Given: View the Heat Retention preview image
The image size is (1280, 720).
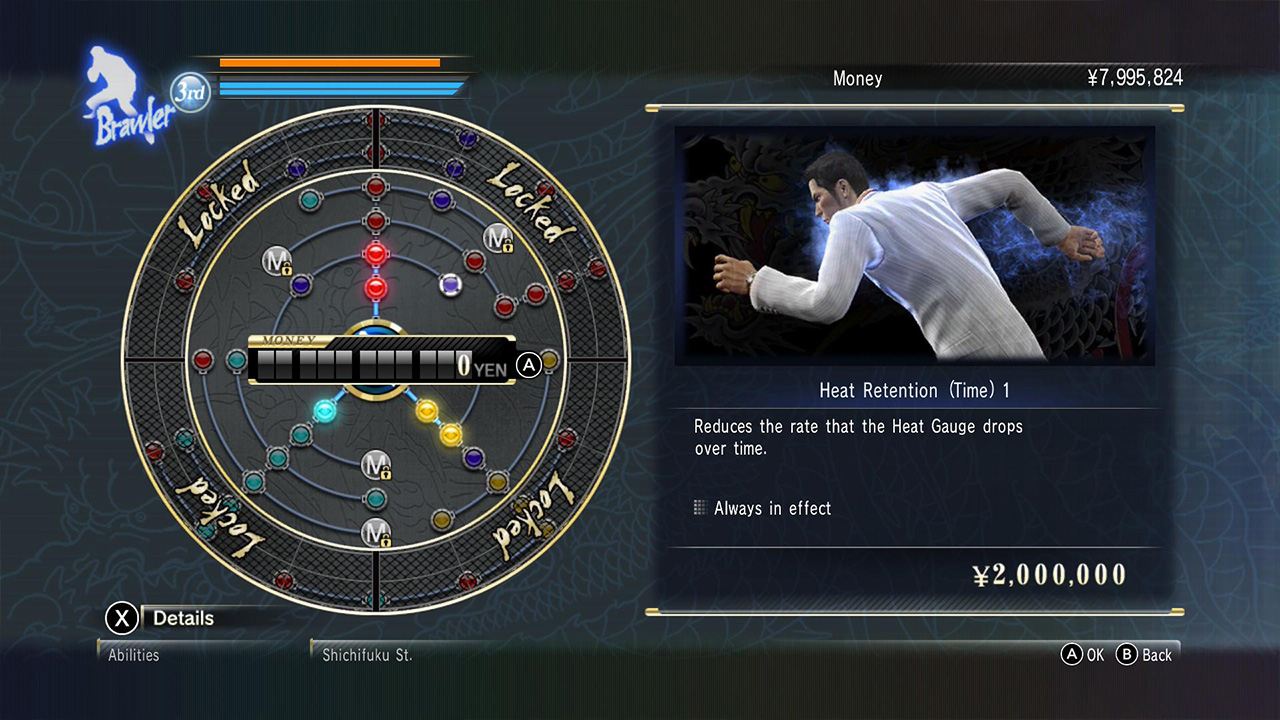Looking at the screenshot, I should [914, 245].
